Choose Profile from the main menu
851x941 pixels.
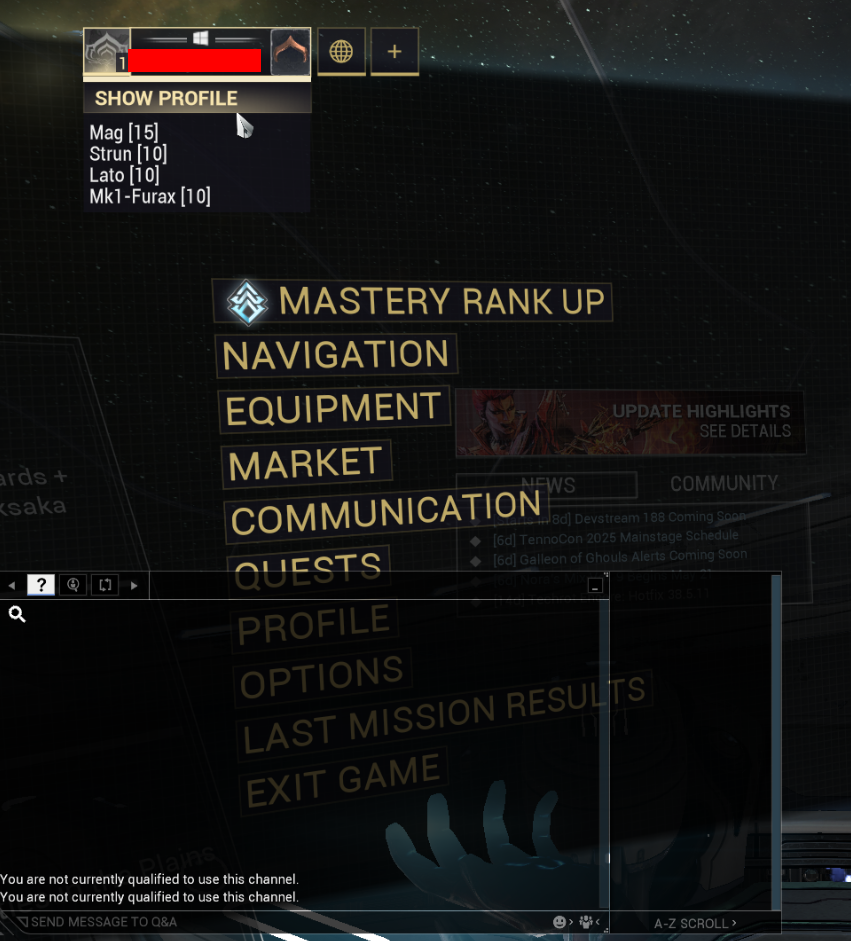click(314, 625)
